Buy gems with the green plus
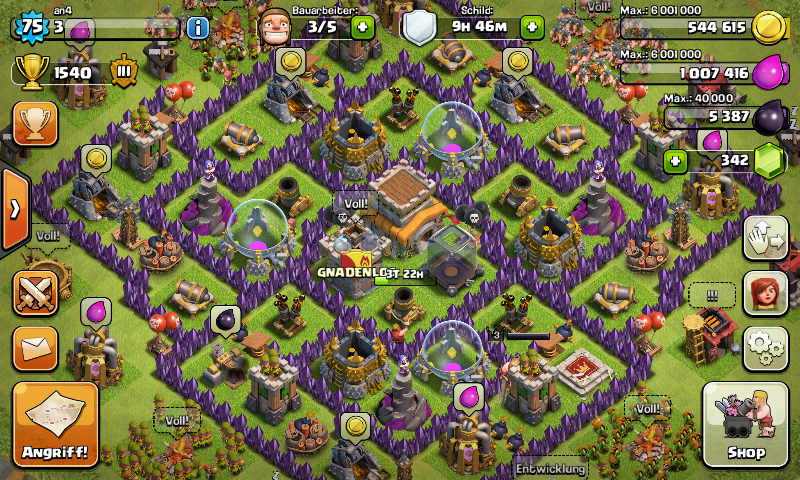Image resolution: width=800 pixels, height=480 pixels. (677, 160)
